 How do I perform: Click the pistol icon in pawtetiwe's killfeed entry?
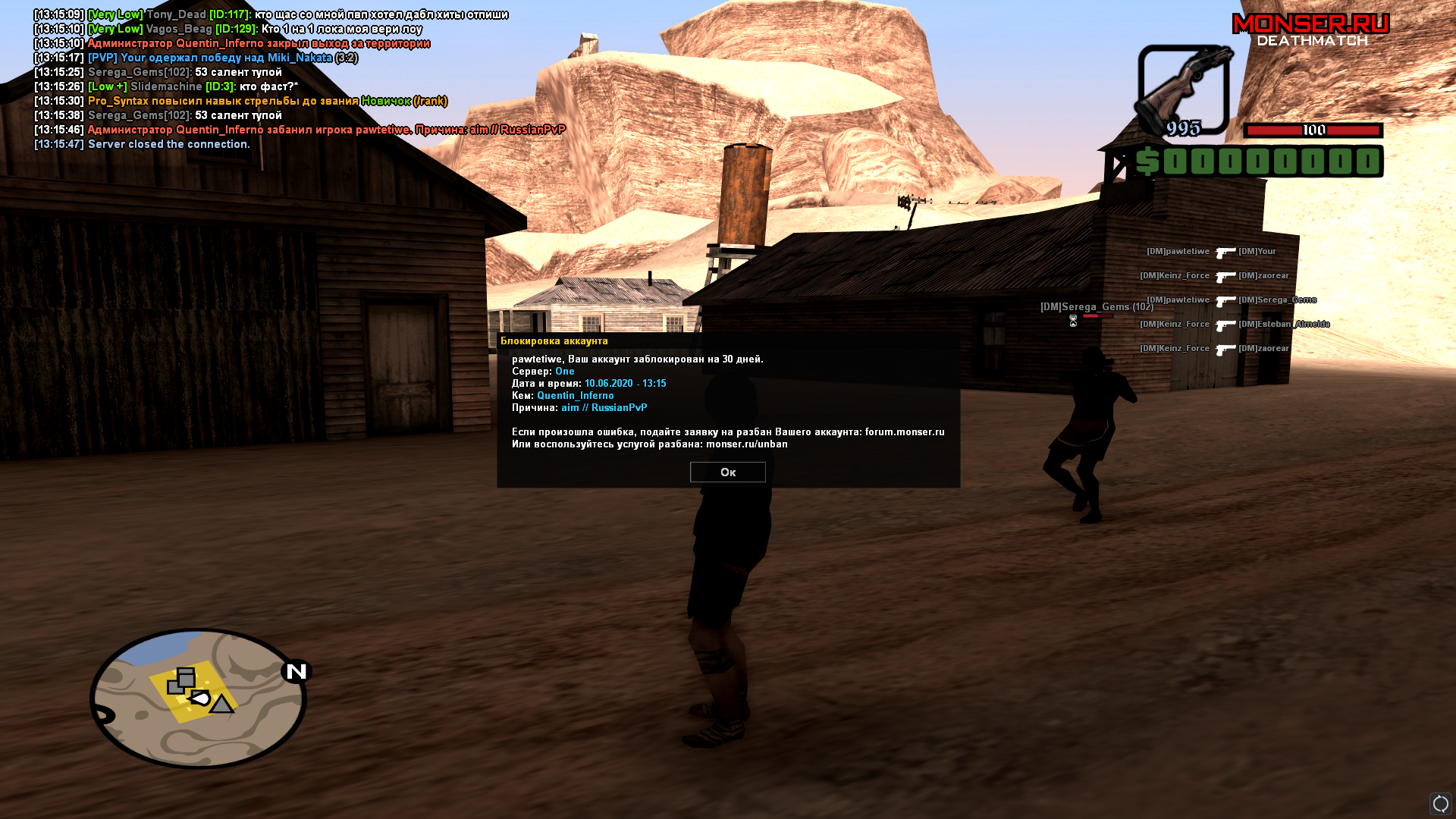(1226, 251)
